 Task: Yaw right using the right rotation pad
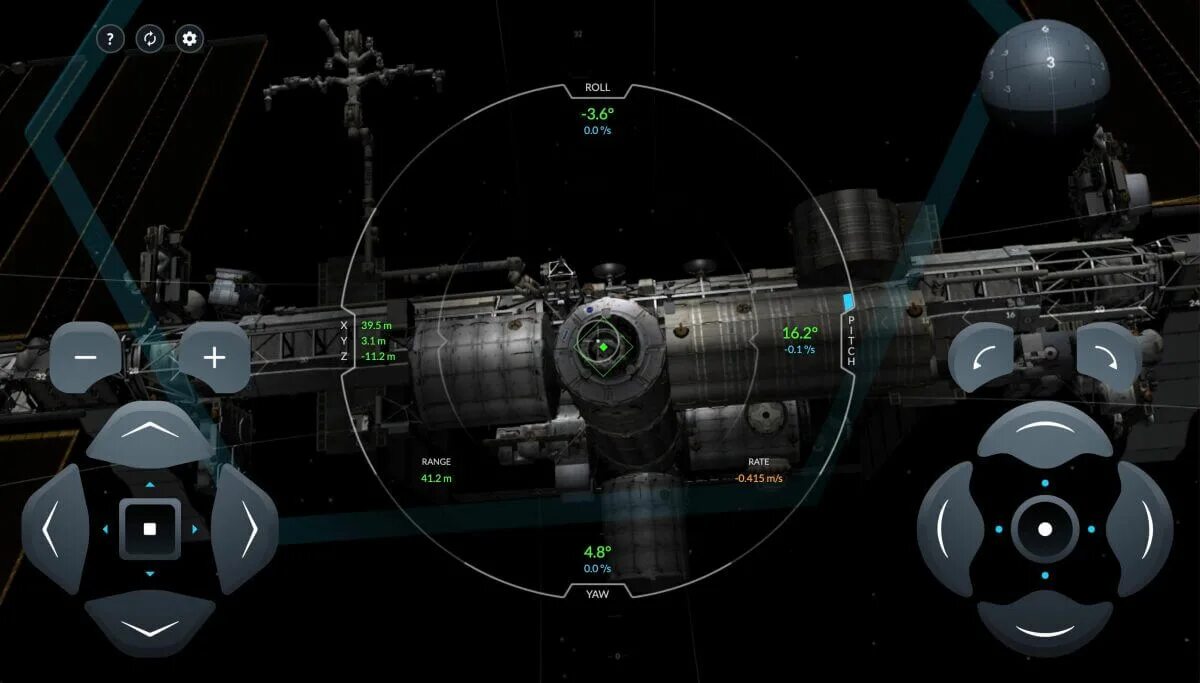pyautogui.click(x=1140, y=528)
